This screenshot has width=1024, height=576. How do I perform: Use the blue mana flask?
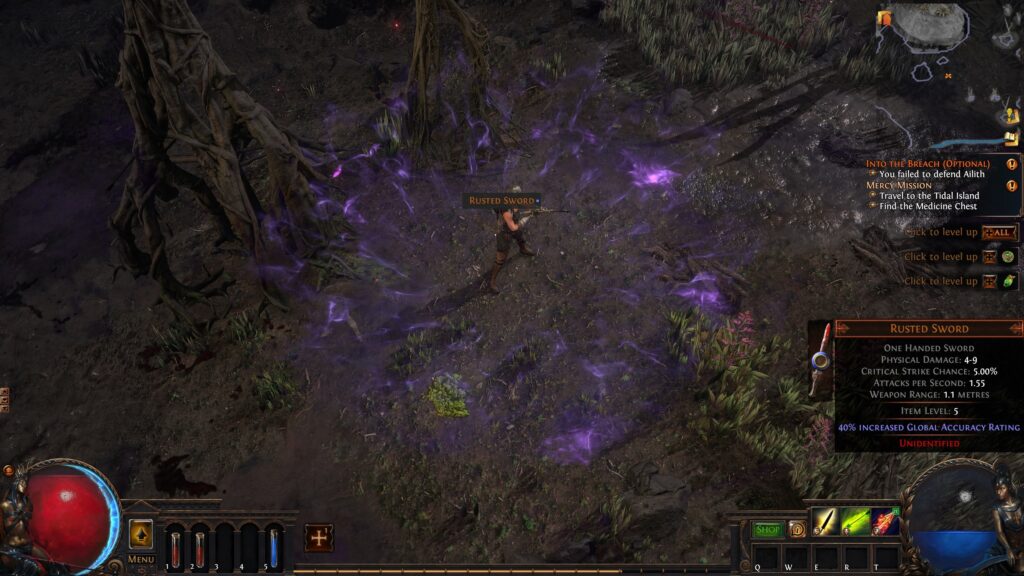pos(273,546)
